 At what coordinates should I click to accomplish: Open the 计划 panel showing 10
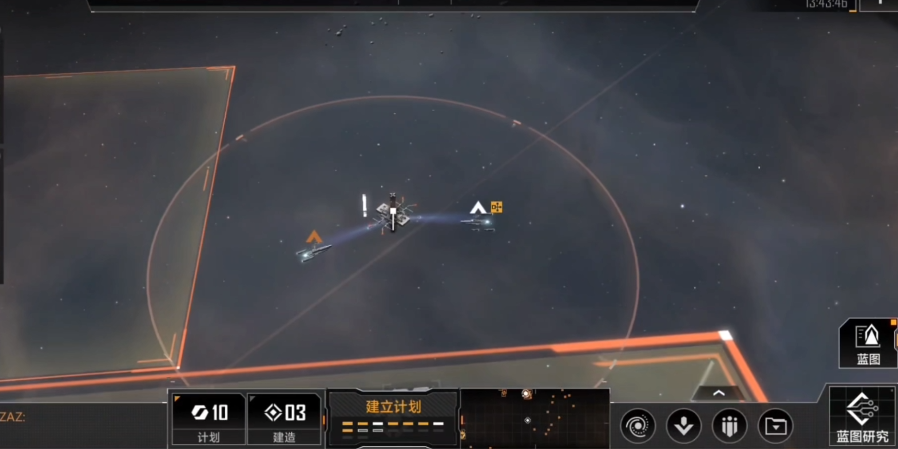click(x=208, y=419)
